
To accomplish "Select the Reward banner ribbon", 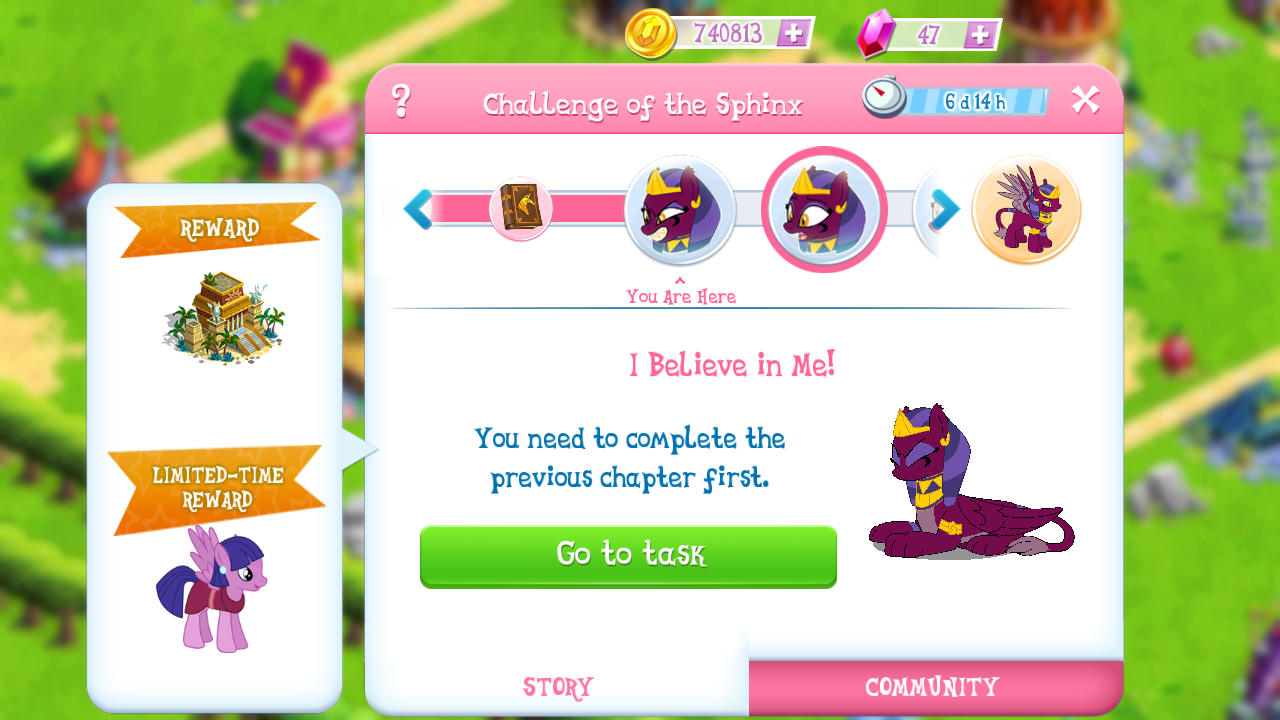I will coord(222,228).
